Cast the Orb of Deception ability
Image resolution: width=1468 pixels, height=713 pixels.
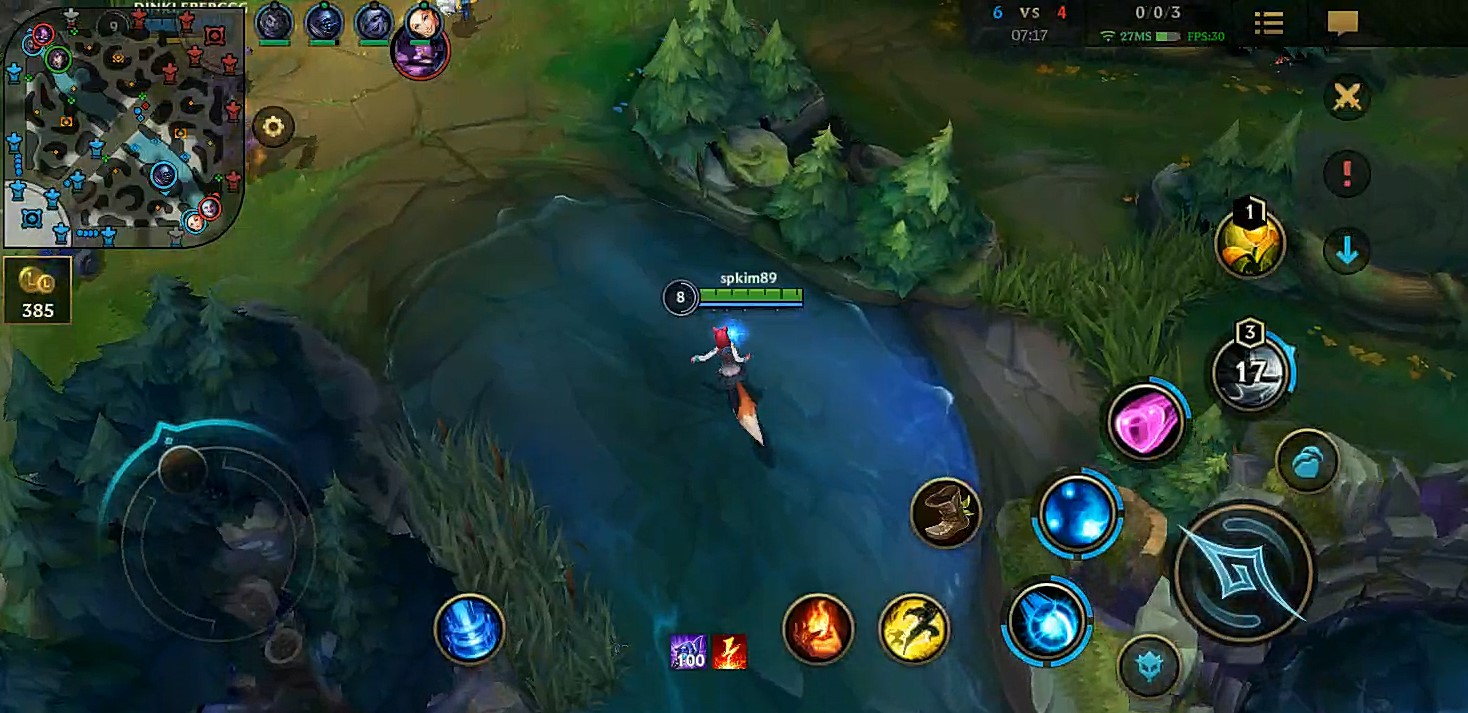pyautogui.click(x=1047, y=621)
